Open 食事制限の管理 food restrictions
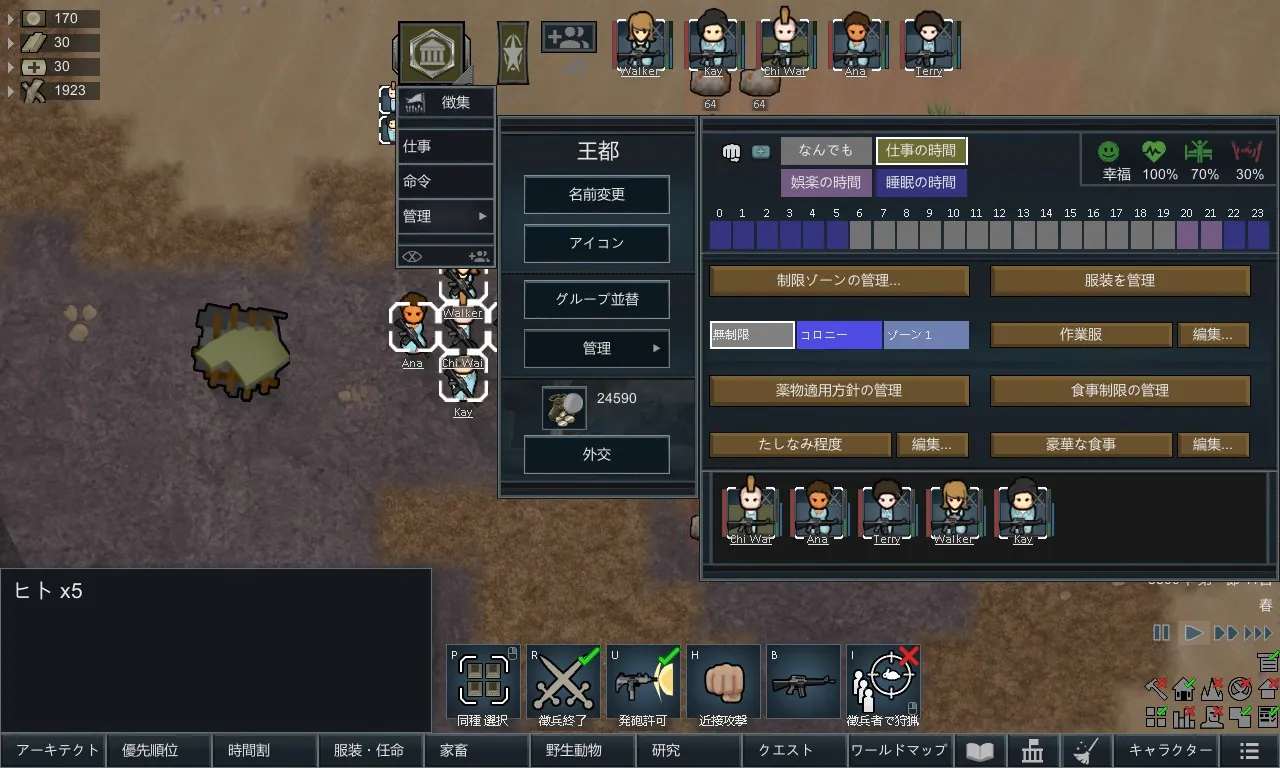 tap(1120, 390)
